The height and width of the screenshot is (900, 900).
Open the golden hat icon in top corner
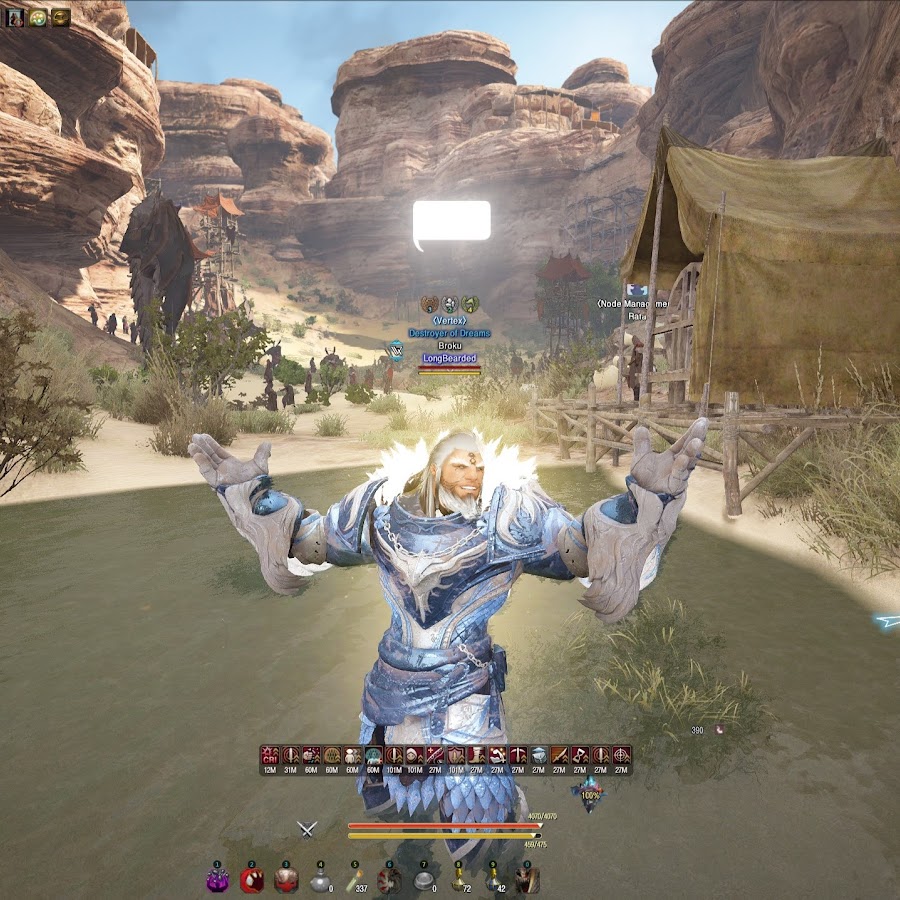[x=60, y=17]
